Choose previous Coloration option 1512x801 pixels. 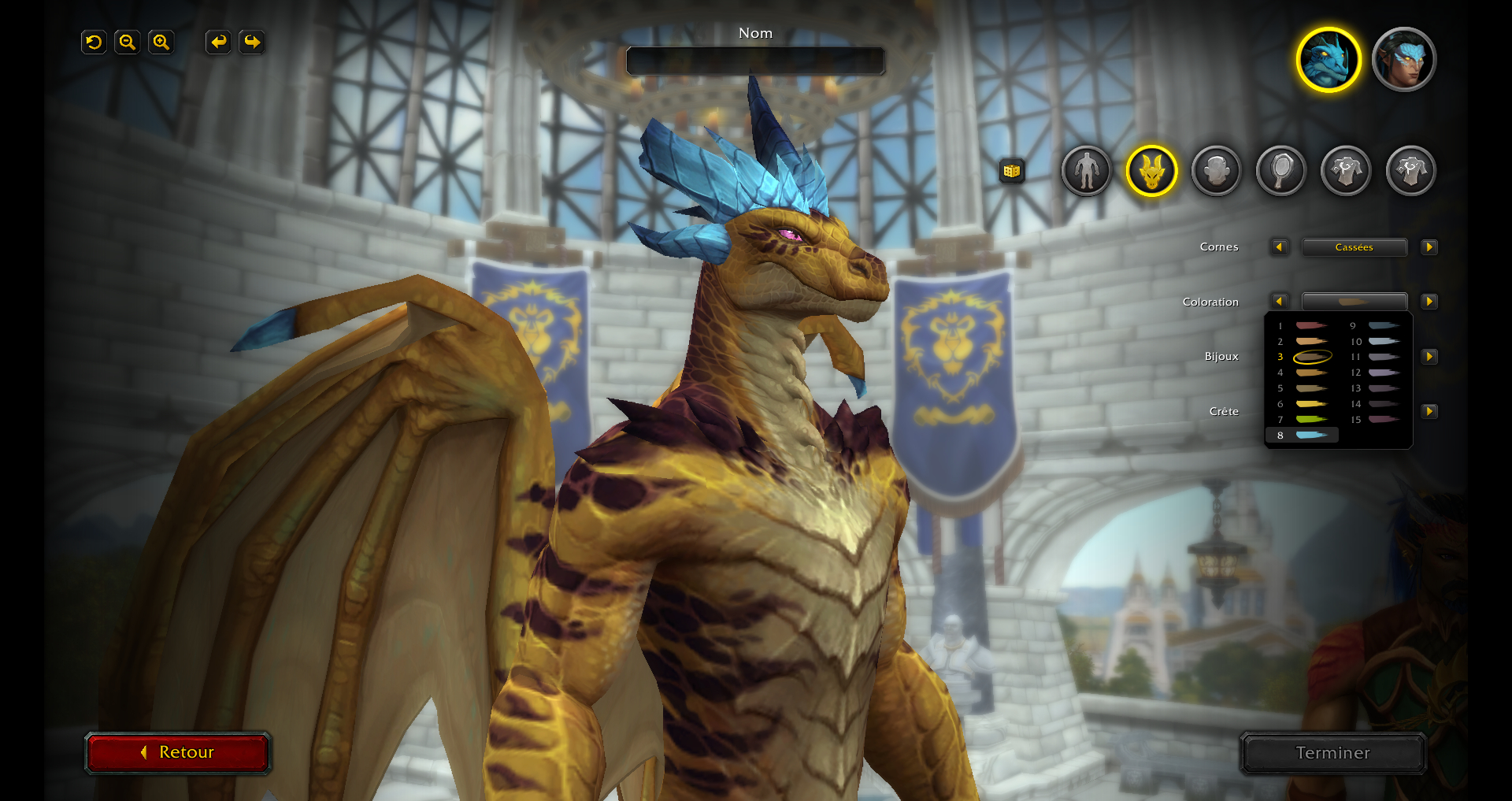click(1279, 302)
